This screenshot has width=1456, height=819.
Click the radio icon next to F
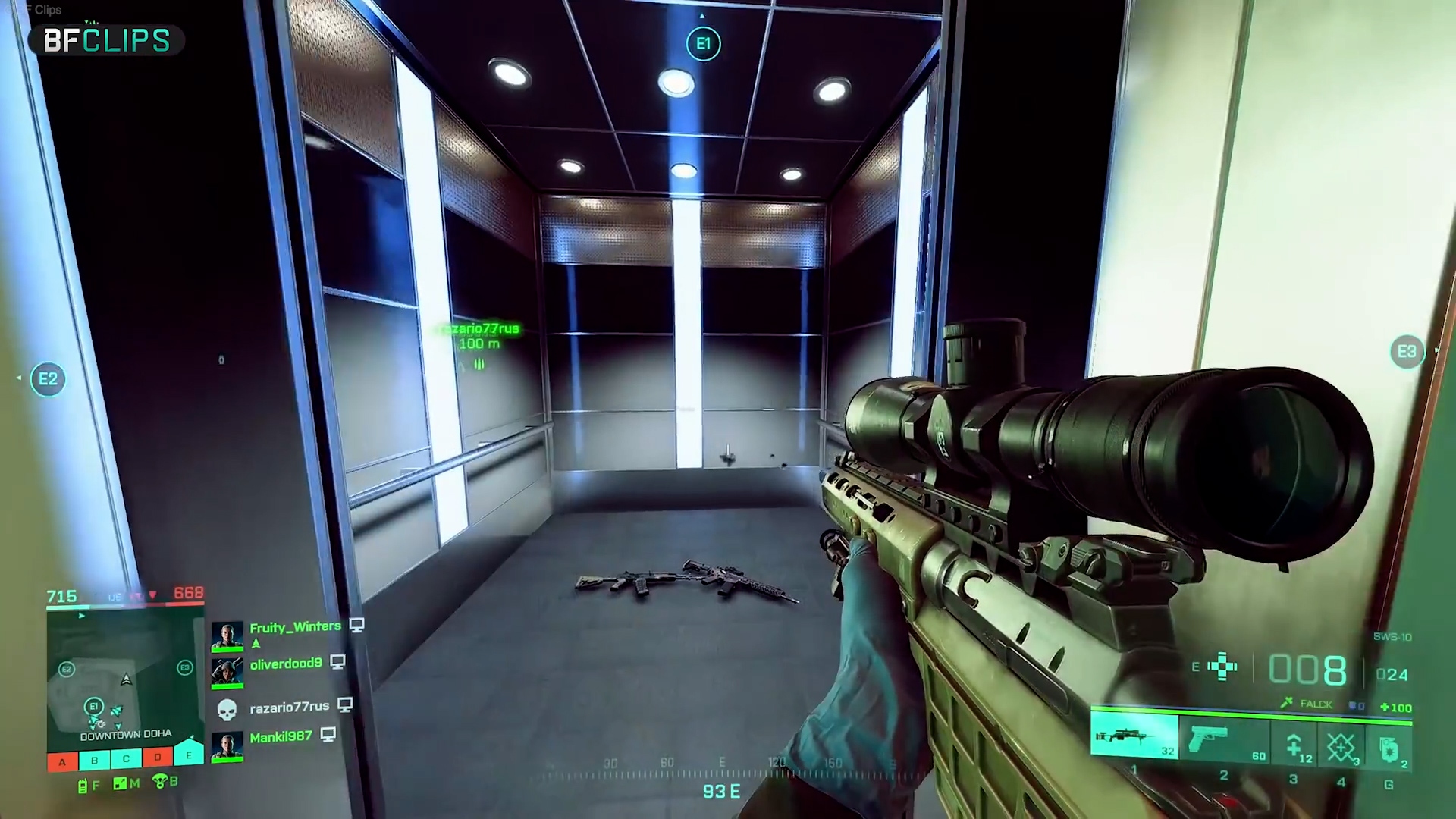point(83,786)
